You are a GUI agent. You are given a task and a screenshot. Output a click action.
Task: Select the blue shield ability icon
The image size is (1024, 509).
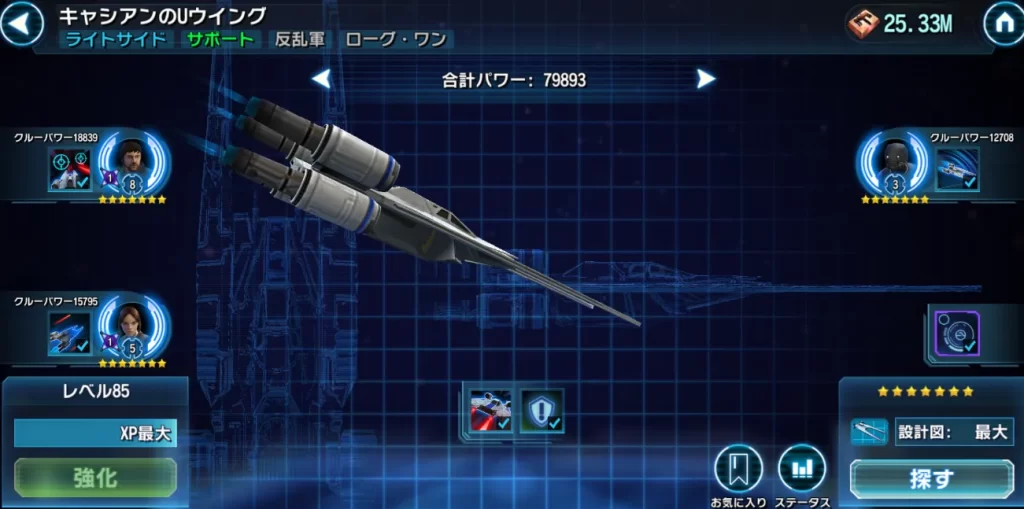542,410
